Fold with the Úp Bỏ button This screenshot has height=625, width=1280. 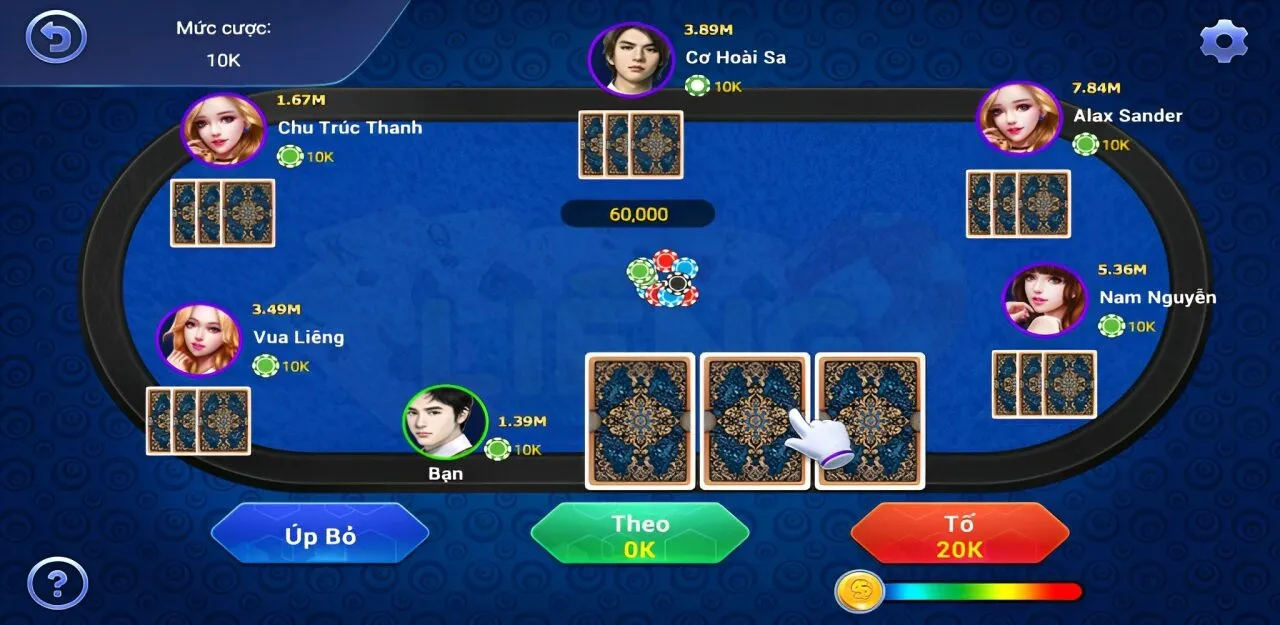point(320,535)
